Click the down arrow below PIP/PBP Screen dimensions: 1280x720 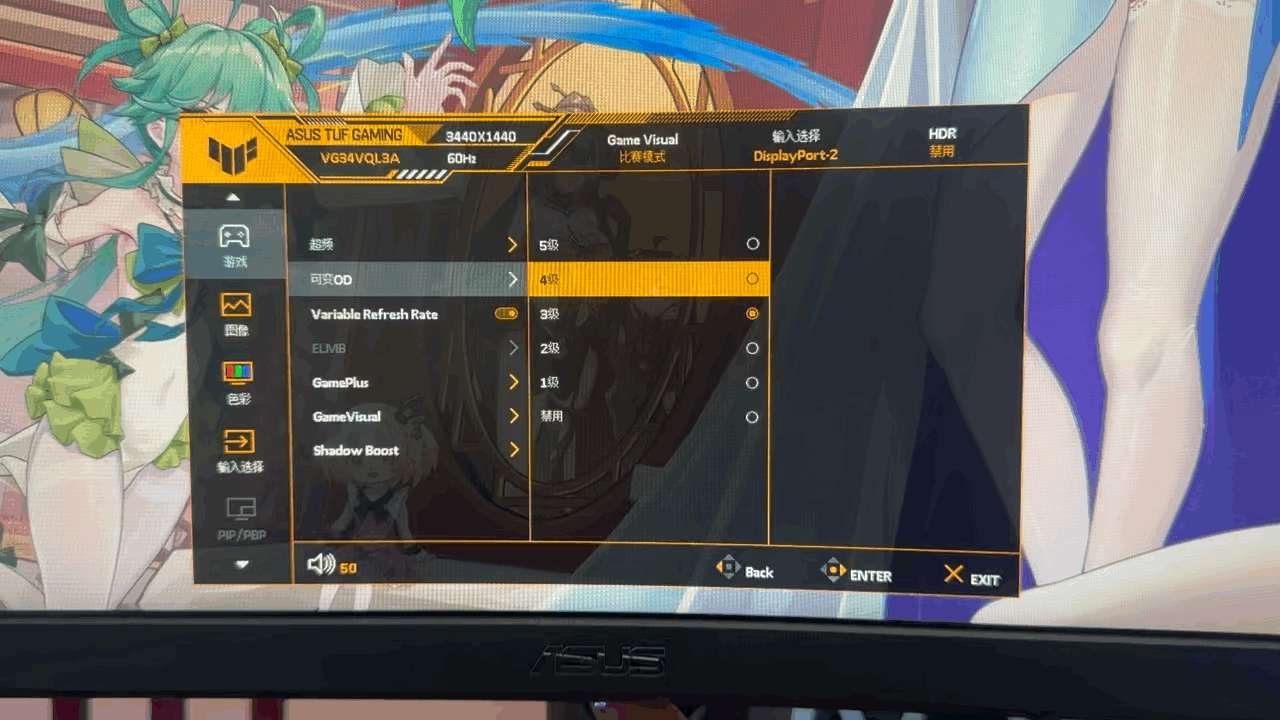click(242, 564)
